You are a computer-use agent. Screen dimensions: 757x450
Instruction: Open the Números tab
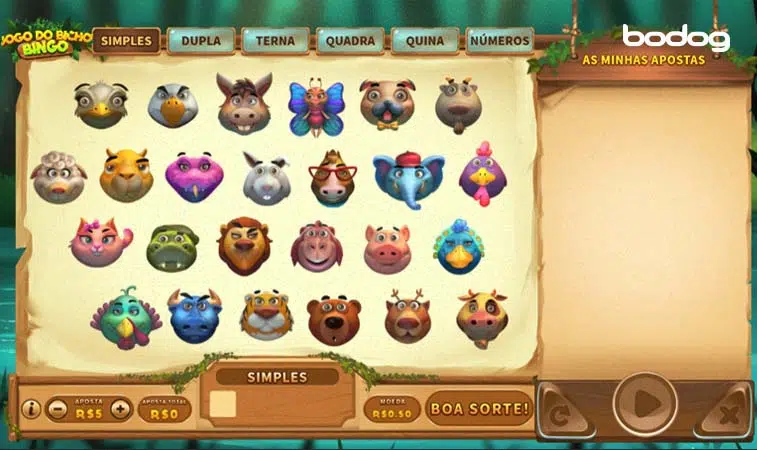click(x=499, y=41)
